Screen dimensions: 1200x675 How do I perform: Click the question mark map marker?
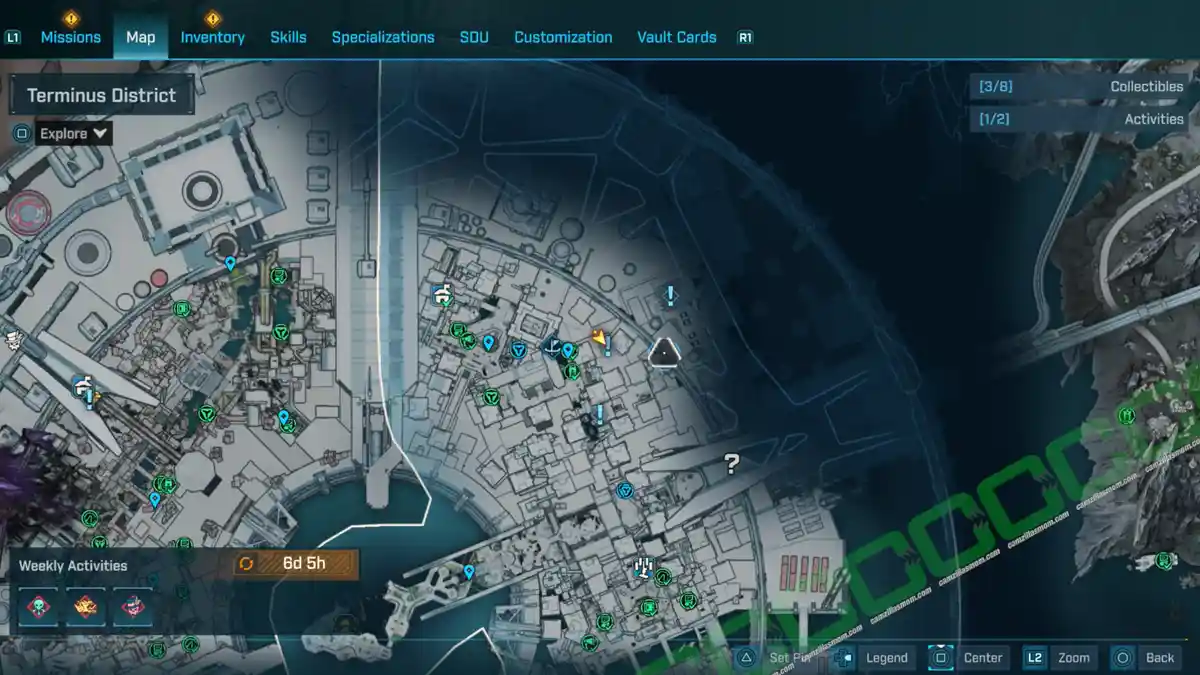pyautogui.click(x=732, y=463)
